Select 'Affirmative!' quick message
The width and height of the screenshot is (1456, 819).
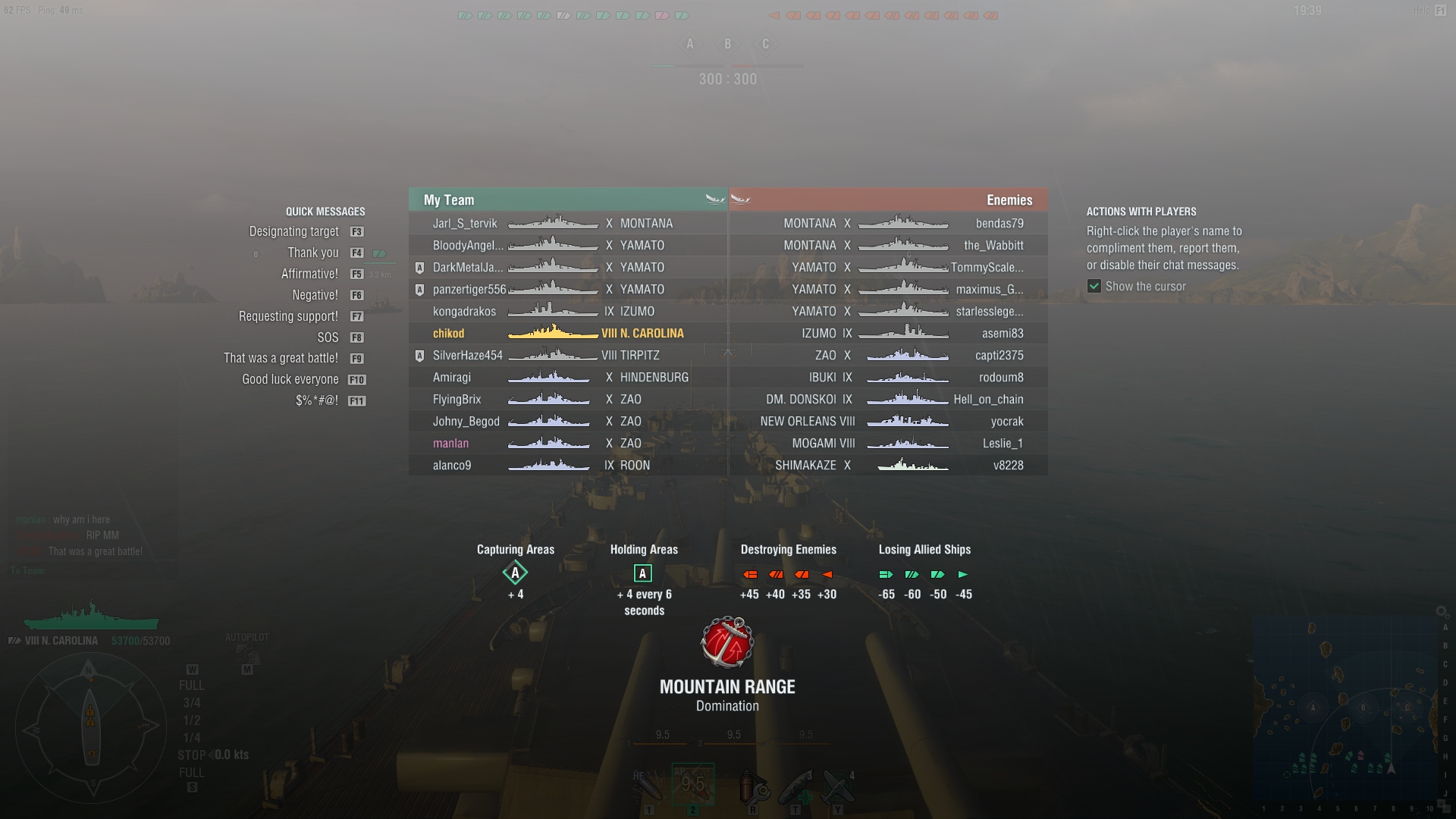tap(309, 275)
